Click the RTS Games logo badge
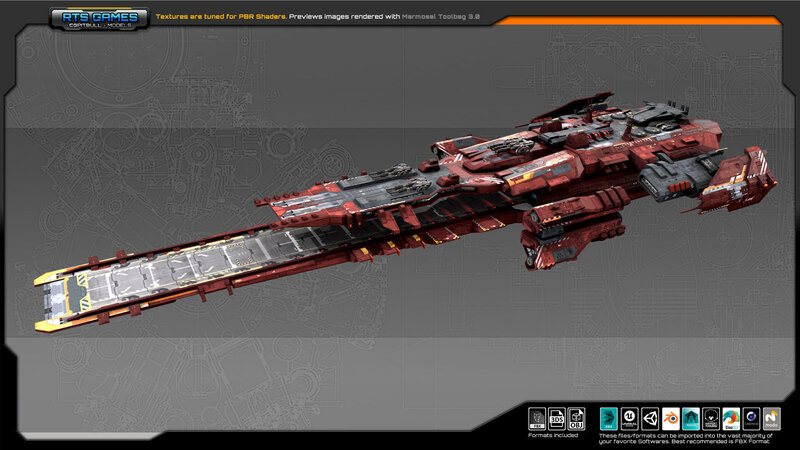Image resolution: width=800 pixels, height=450 pixels. [x=98, y=18]
